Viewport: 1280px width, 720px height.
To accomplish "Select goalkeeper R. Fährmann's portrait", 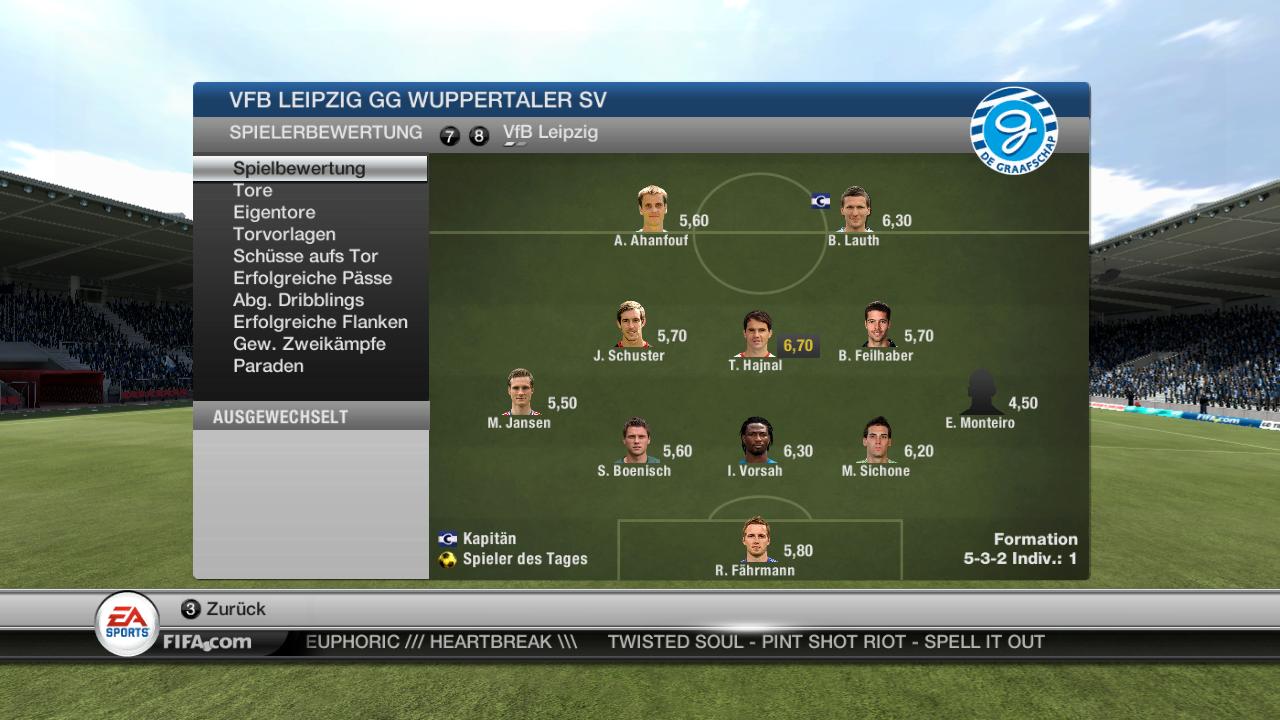I will click(757, 541).
